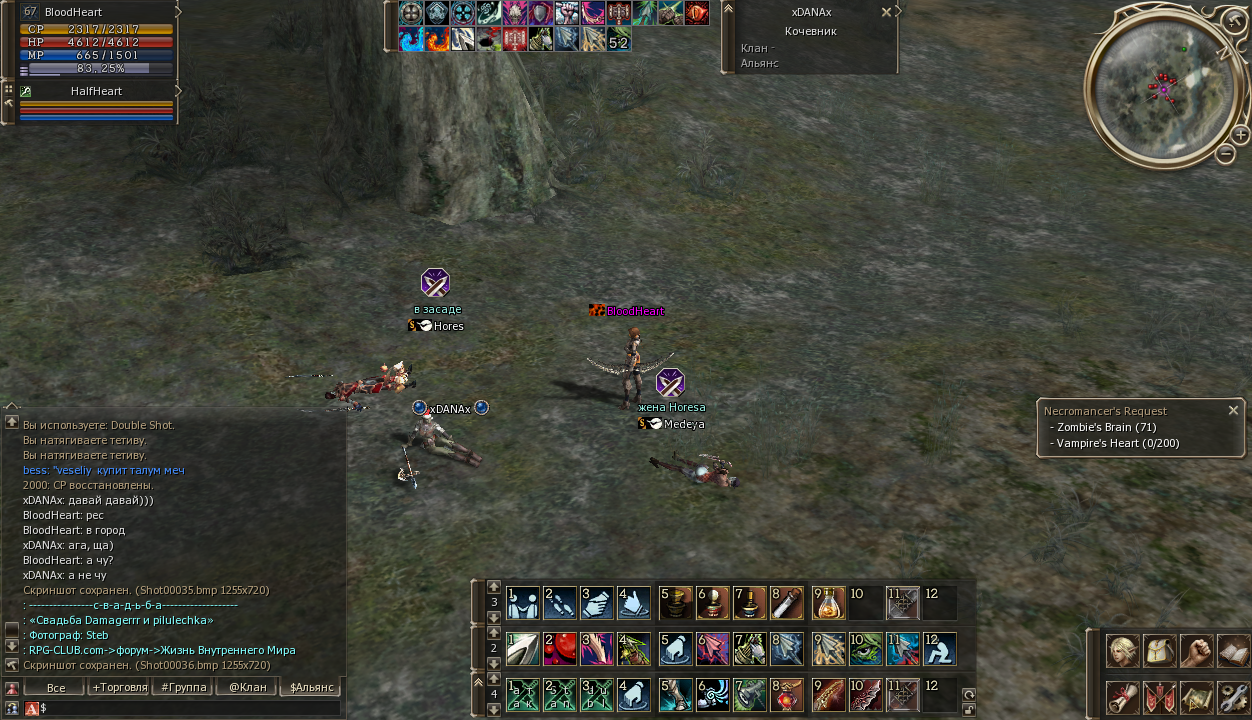This screenshot has width=1252, height=720.
Task: Focus the chat message input field
Action: click(190, 708)
